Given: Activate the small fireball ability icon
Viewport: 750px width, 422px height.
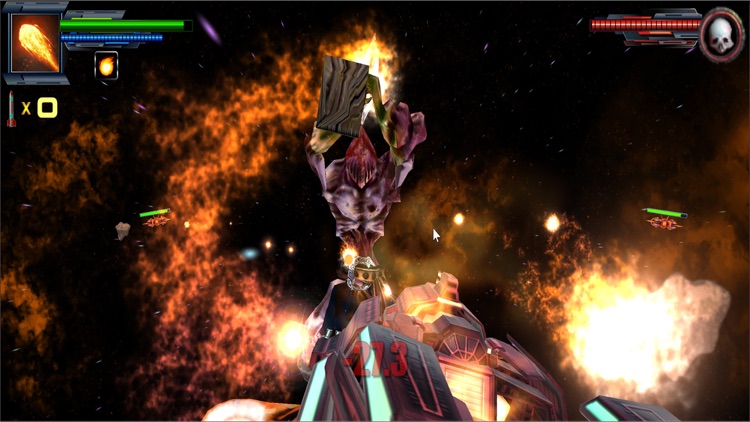Looking at the screenshot, I should pos(106,65).
